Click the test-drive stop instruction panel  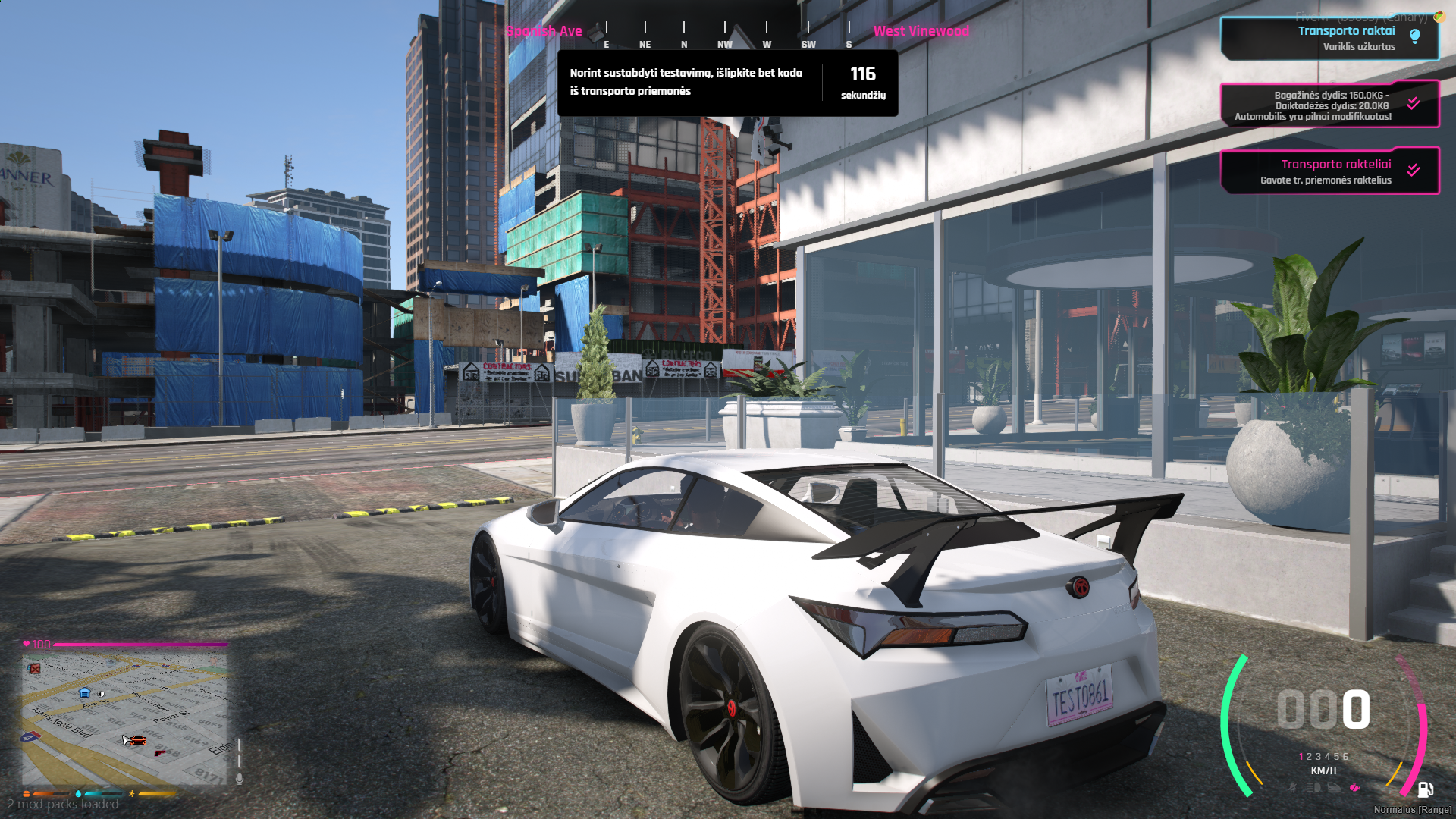[727, 83]
